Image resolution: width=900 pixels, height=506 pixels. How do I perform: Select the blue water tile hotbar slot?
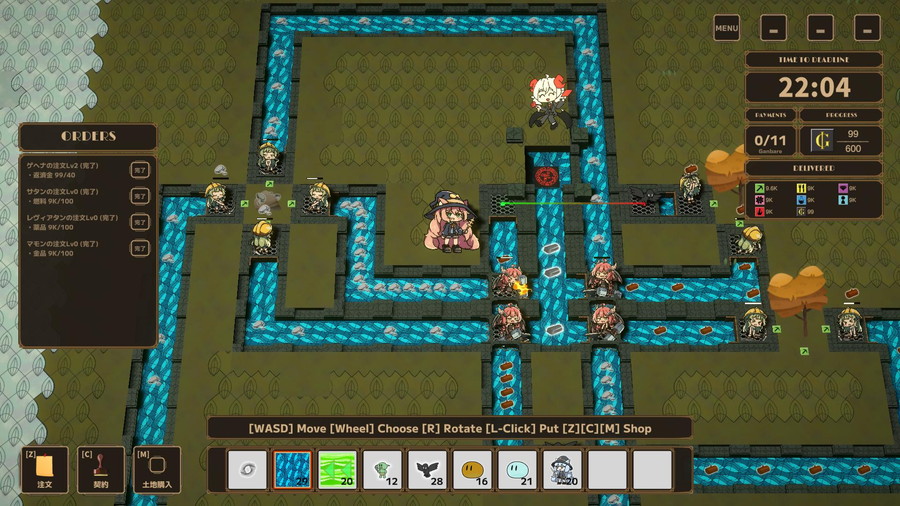pyautogui.click(x=292, y=469)
